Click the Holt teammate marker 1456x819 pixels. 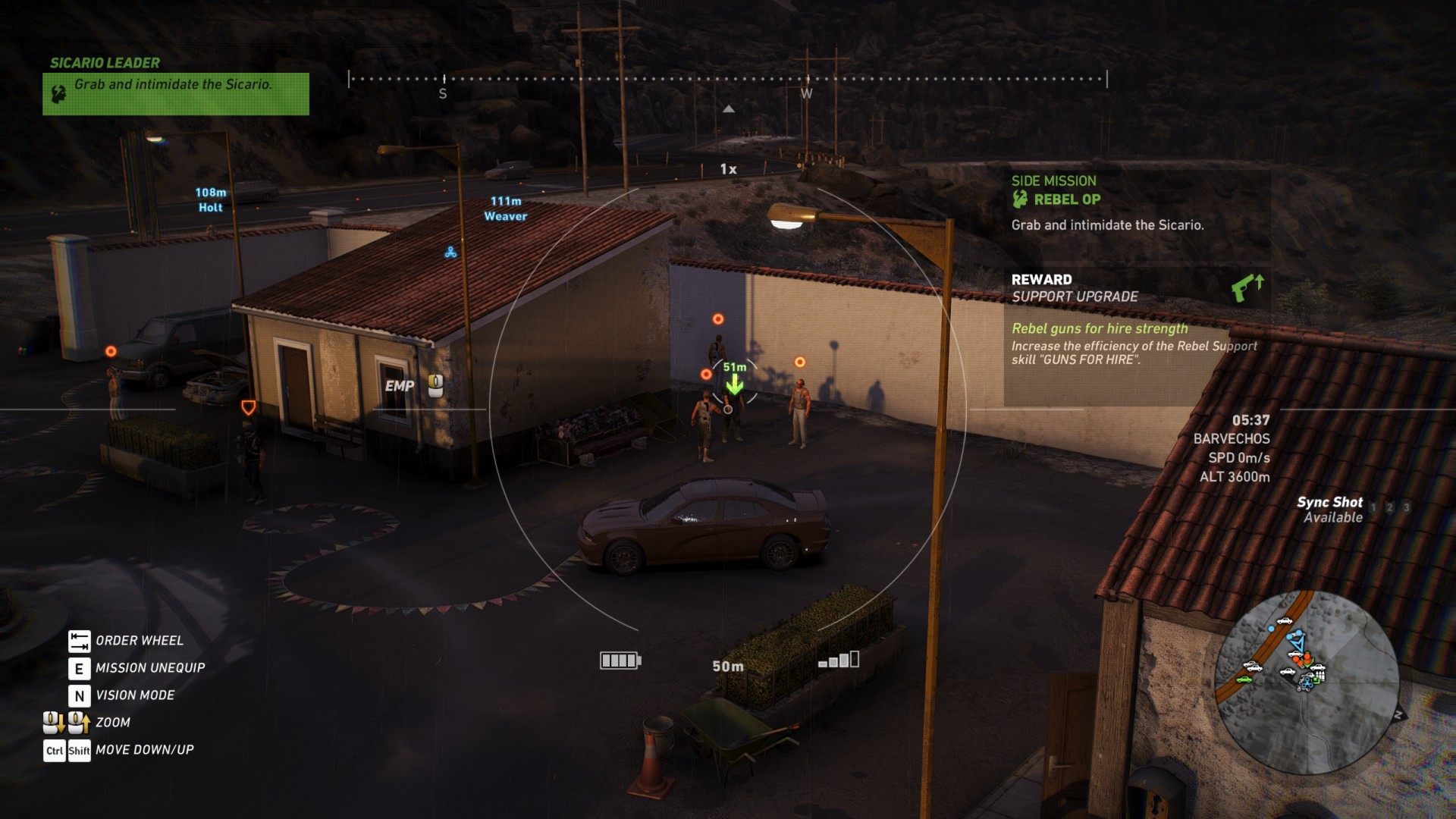211,200
